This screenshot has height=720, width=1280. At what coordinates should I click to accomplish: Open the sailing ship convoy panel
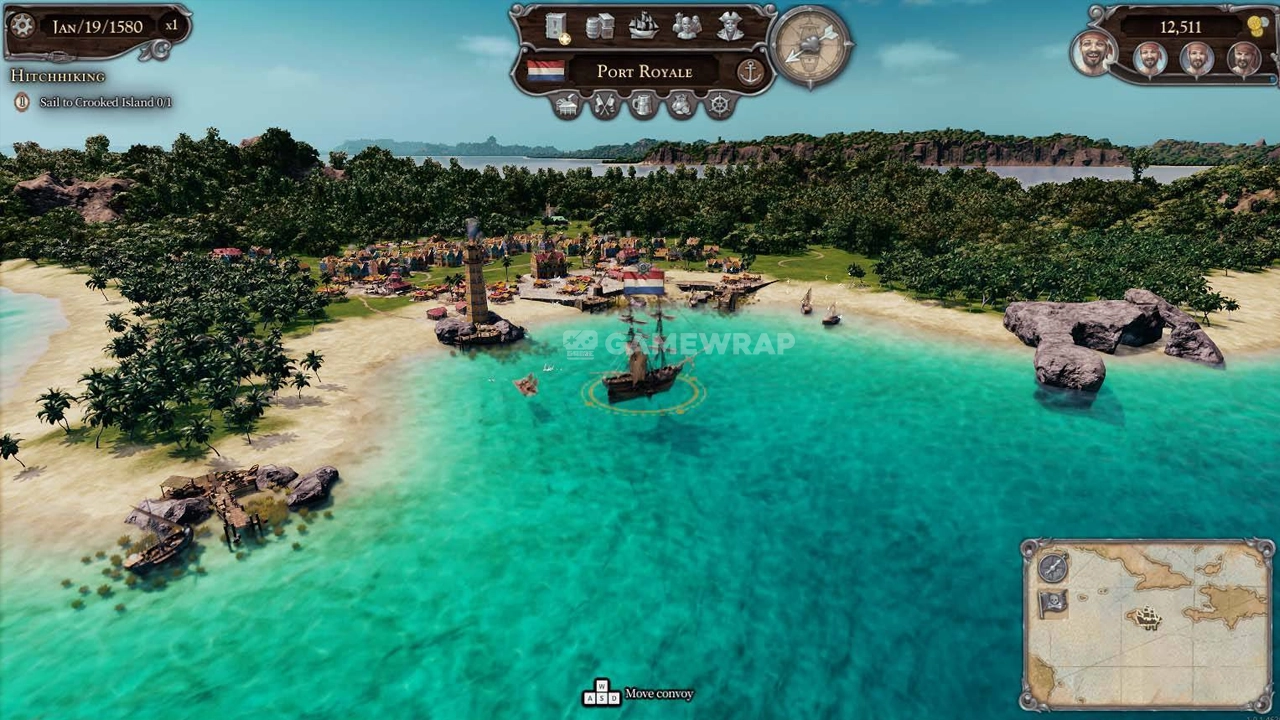[643, 26]
